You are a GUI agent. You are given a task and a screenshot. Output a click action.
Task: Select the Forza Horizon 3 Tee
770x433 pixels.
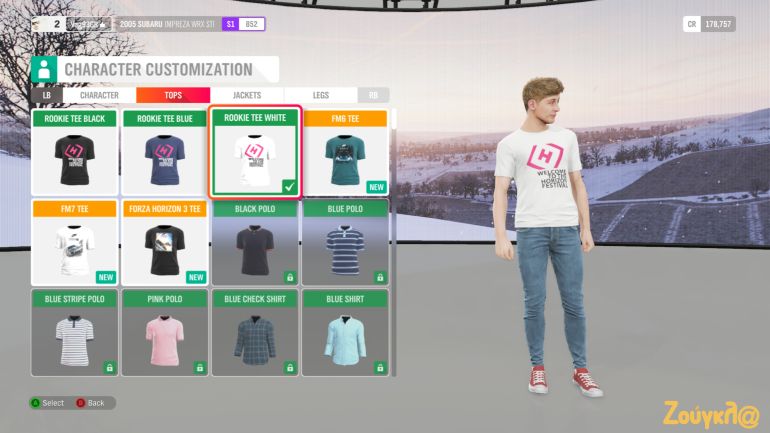pyautogui.click(x=164, y=243)
